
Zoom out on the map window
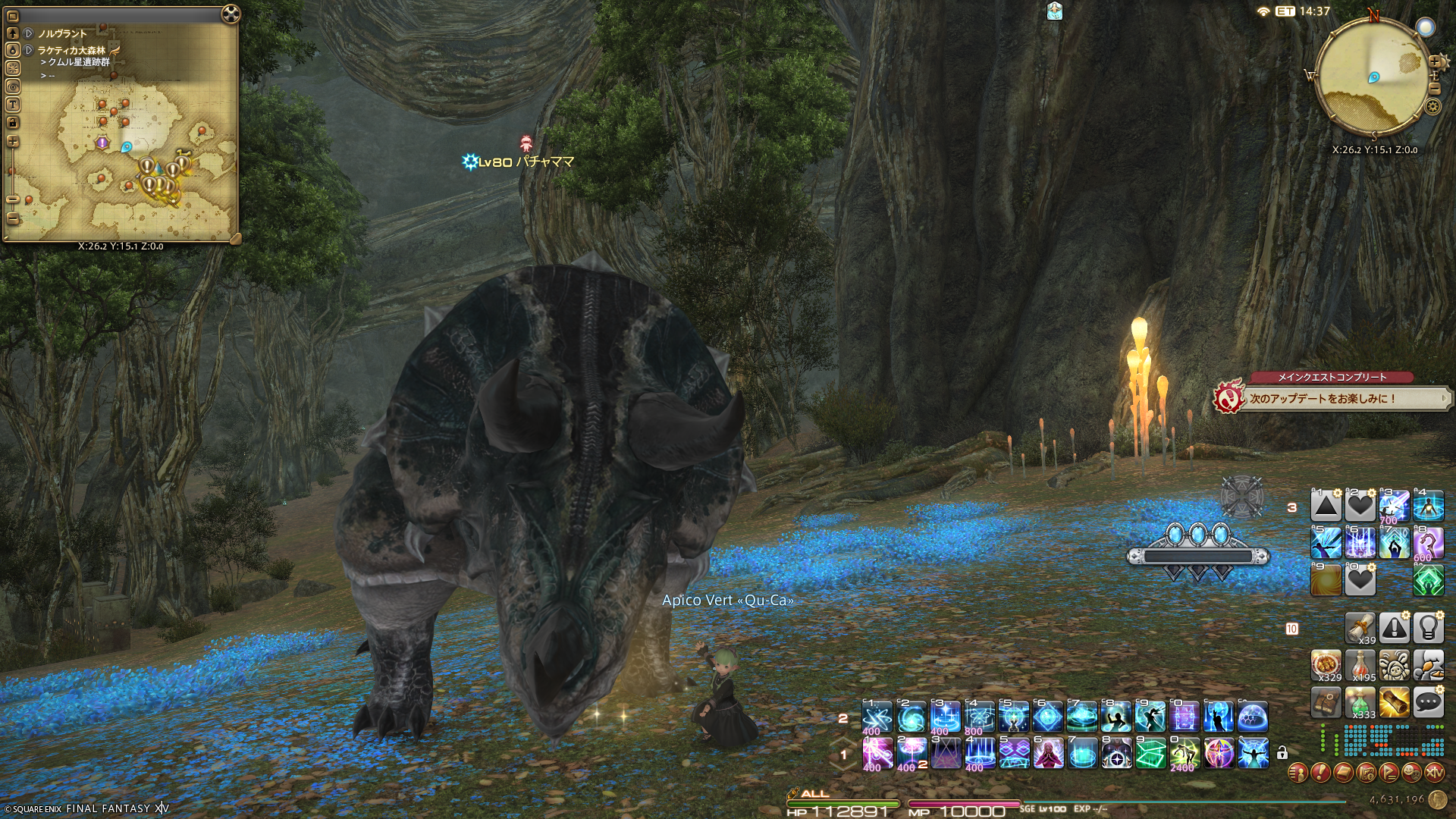pyautogui.click(x=12, y=218)
